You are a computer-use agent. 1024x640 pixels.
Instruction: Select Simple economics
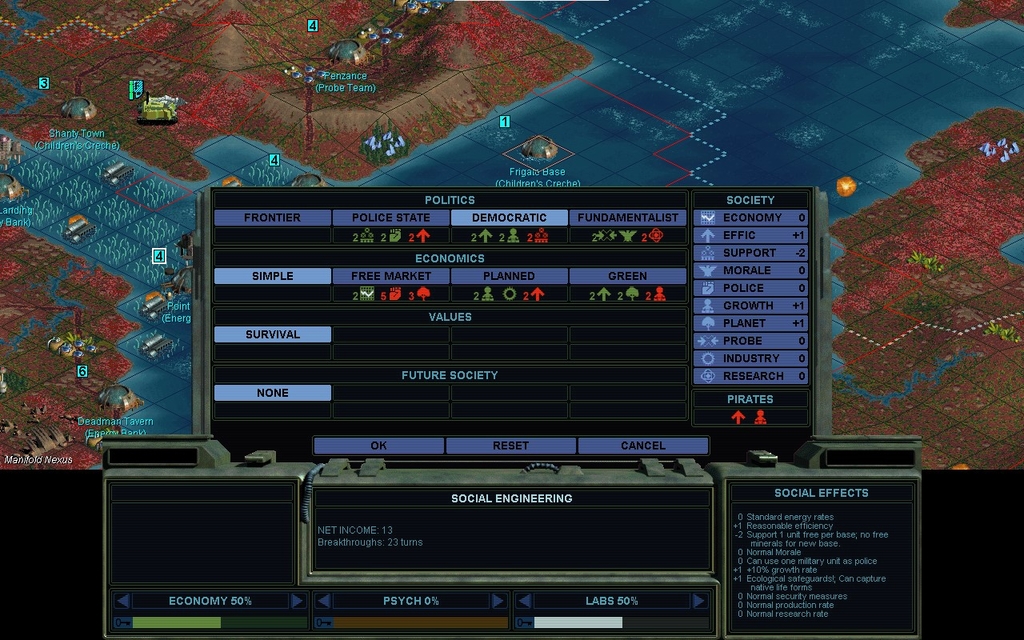coord(272,276)
